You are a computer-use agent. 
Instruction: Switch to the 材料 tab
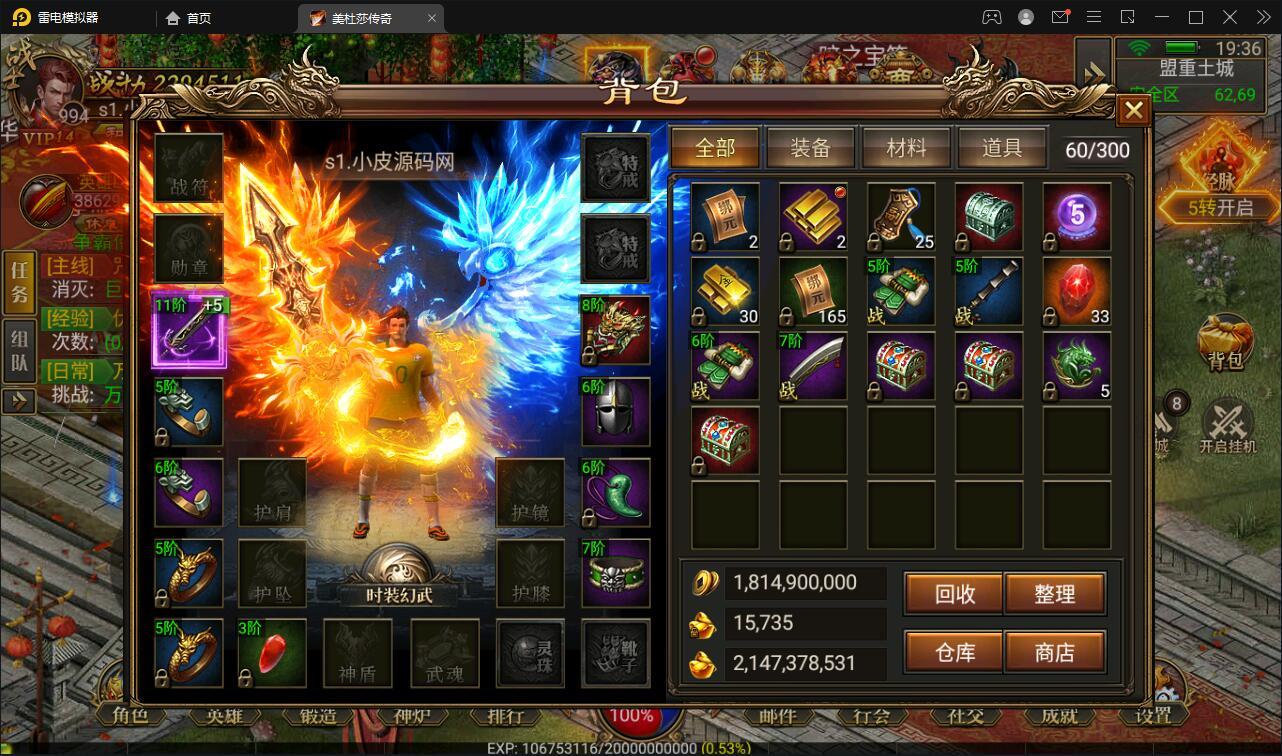(906, 148)
